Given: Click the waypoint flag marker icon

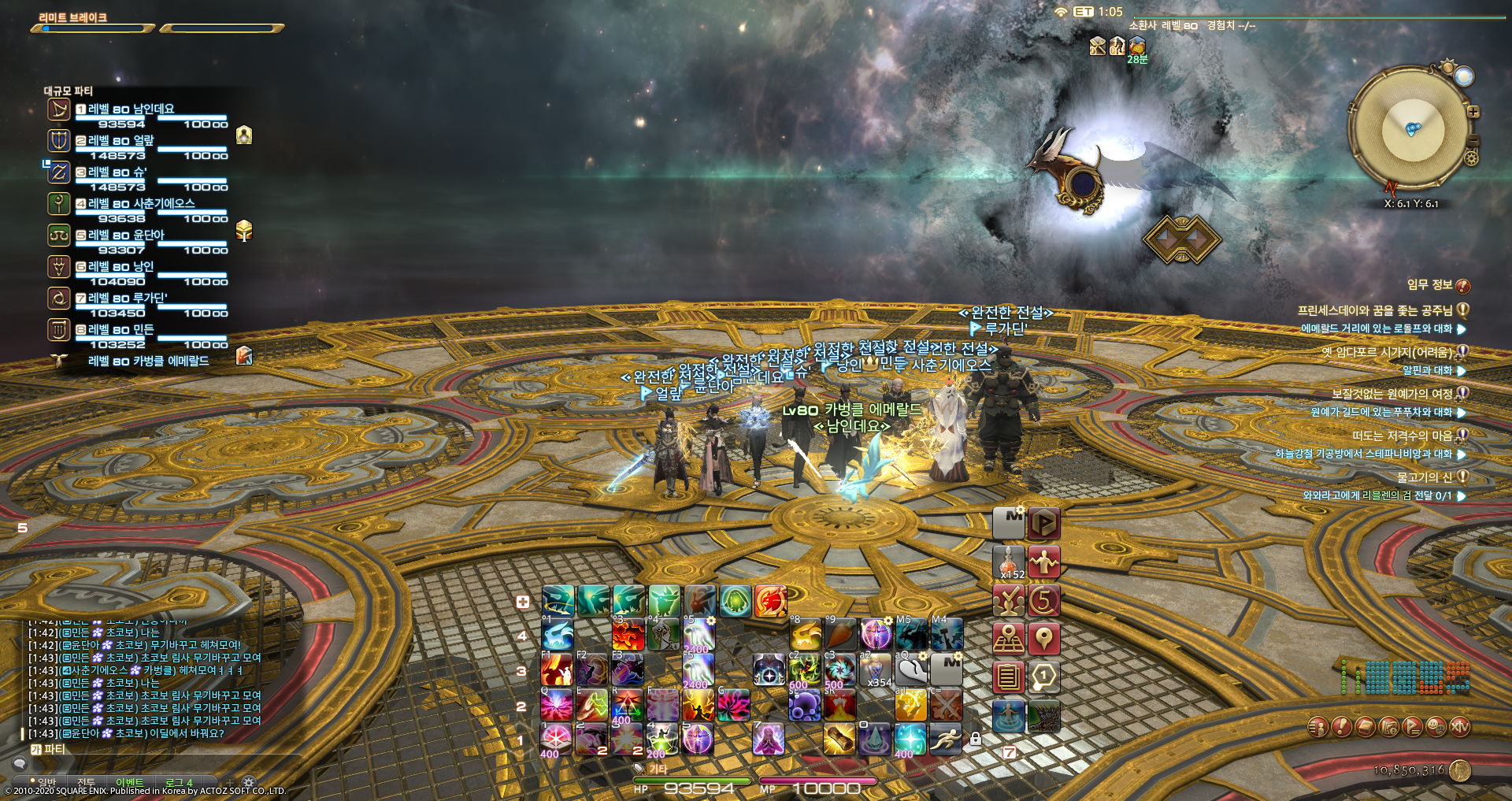Looking at the screenshot, I should [1045, 638].
